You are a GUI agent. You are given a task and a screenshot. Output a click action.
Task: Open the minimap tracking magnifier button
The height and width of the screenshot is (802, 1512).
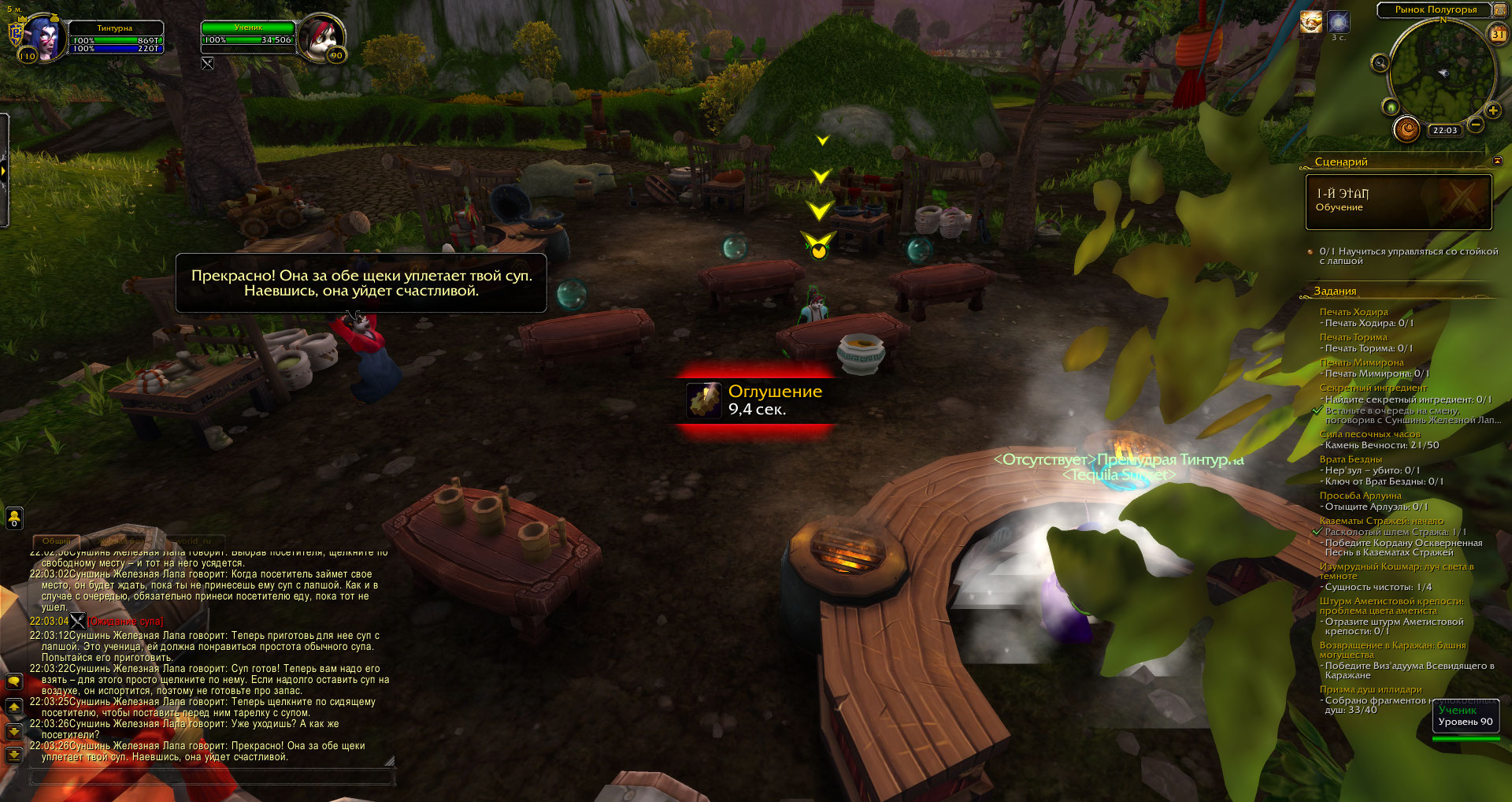point(1380,63)
